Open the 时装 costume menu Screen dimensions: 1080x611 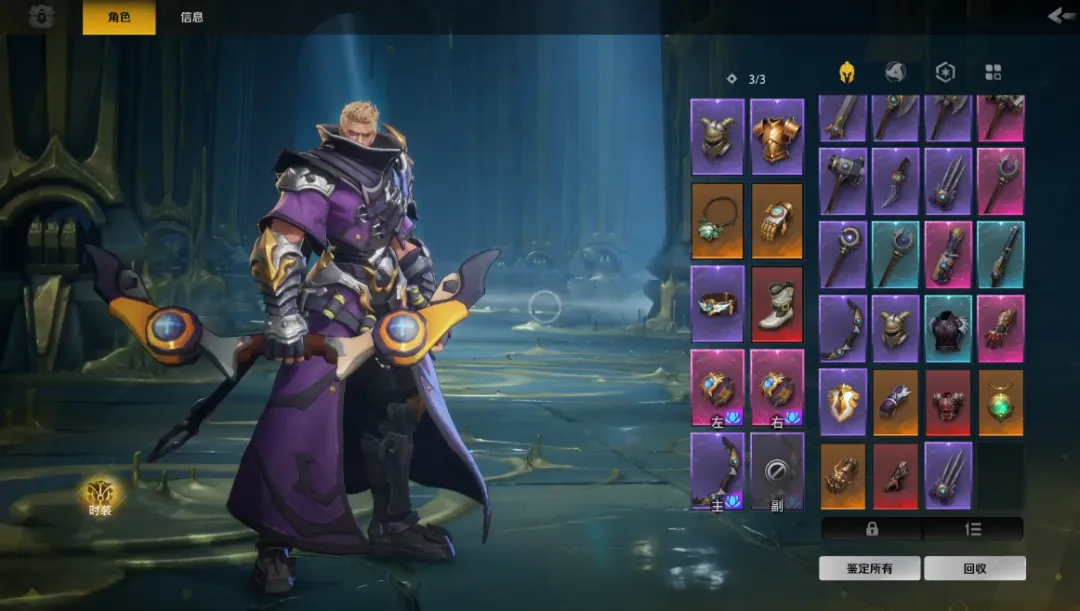[x=100, y=496]
